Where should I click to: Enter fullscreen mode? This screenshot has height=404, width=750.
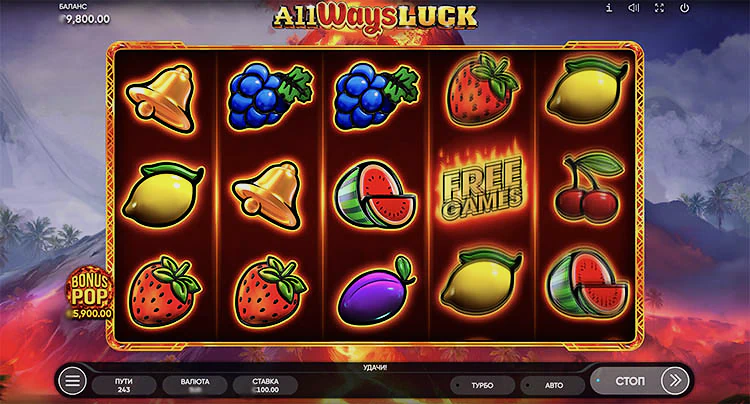658,8
